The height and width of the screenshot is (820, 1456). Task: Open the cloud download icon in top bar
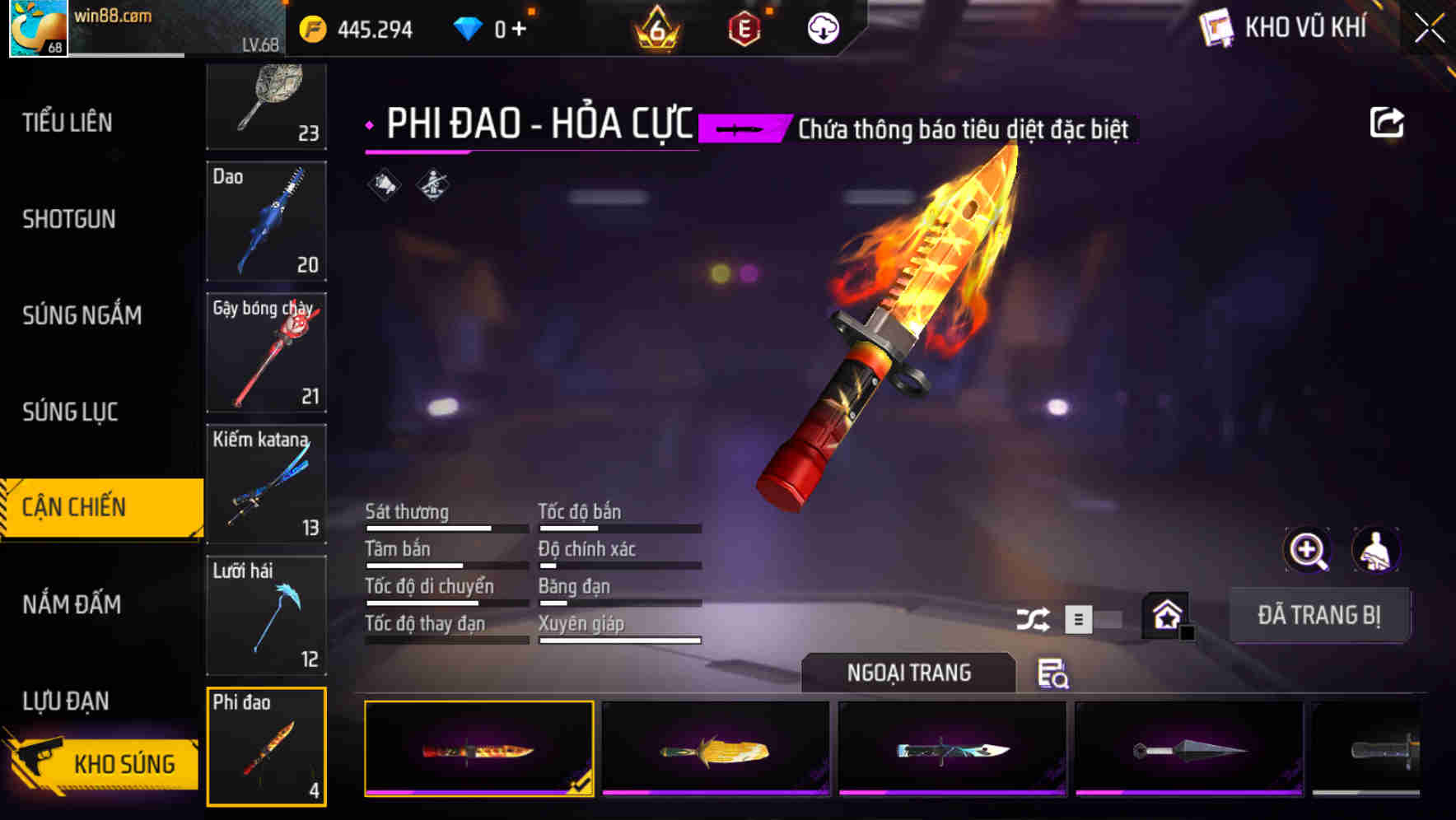coord(821,27)
